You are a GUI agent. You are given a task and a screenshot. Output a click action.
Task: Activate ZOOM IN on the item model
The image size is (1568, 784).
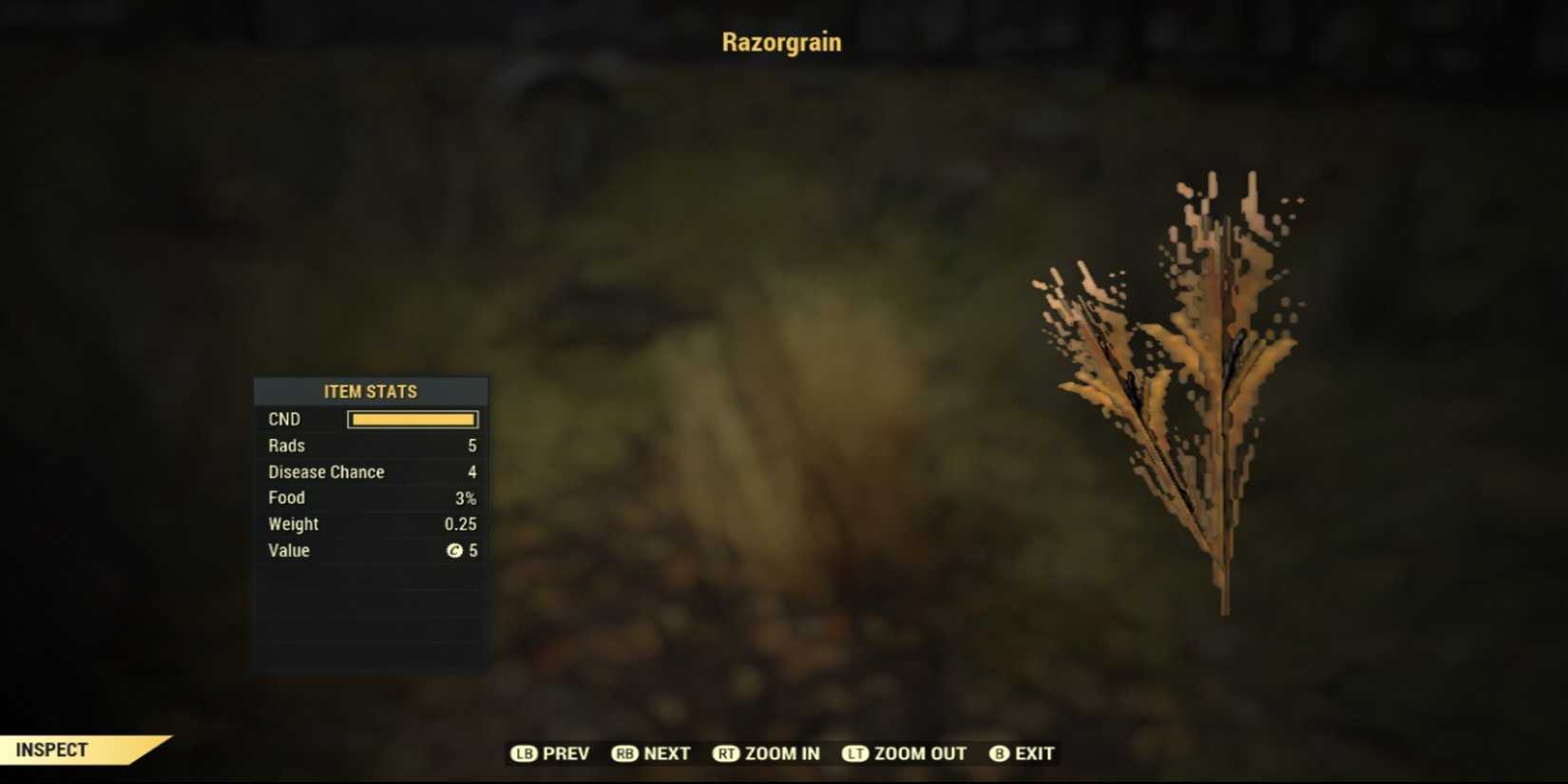[x=782, y=754]
